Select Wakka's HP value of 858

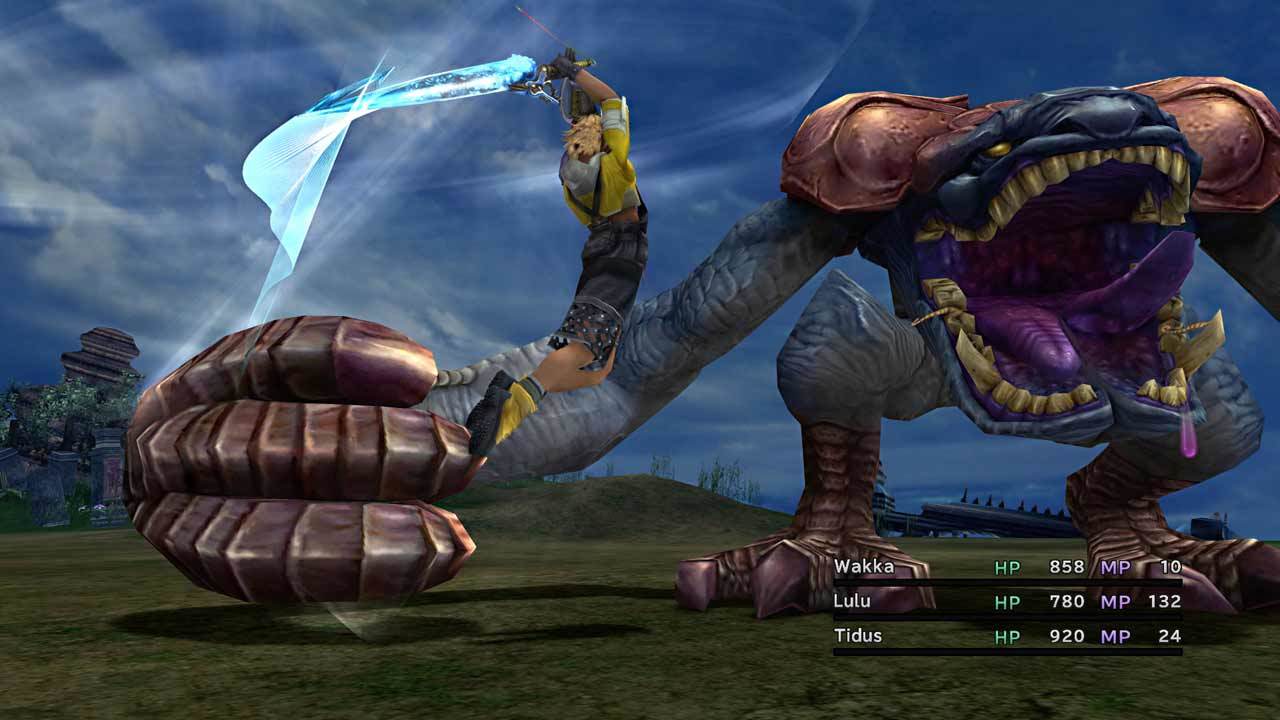click(1067, 566)
